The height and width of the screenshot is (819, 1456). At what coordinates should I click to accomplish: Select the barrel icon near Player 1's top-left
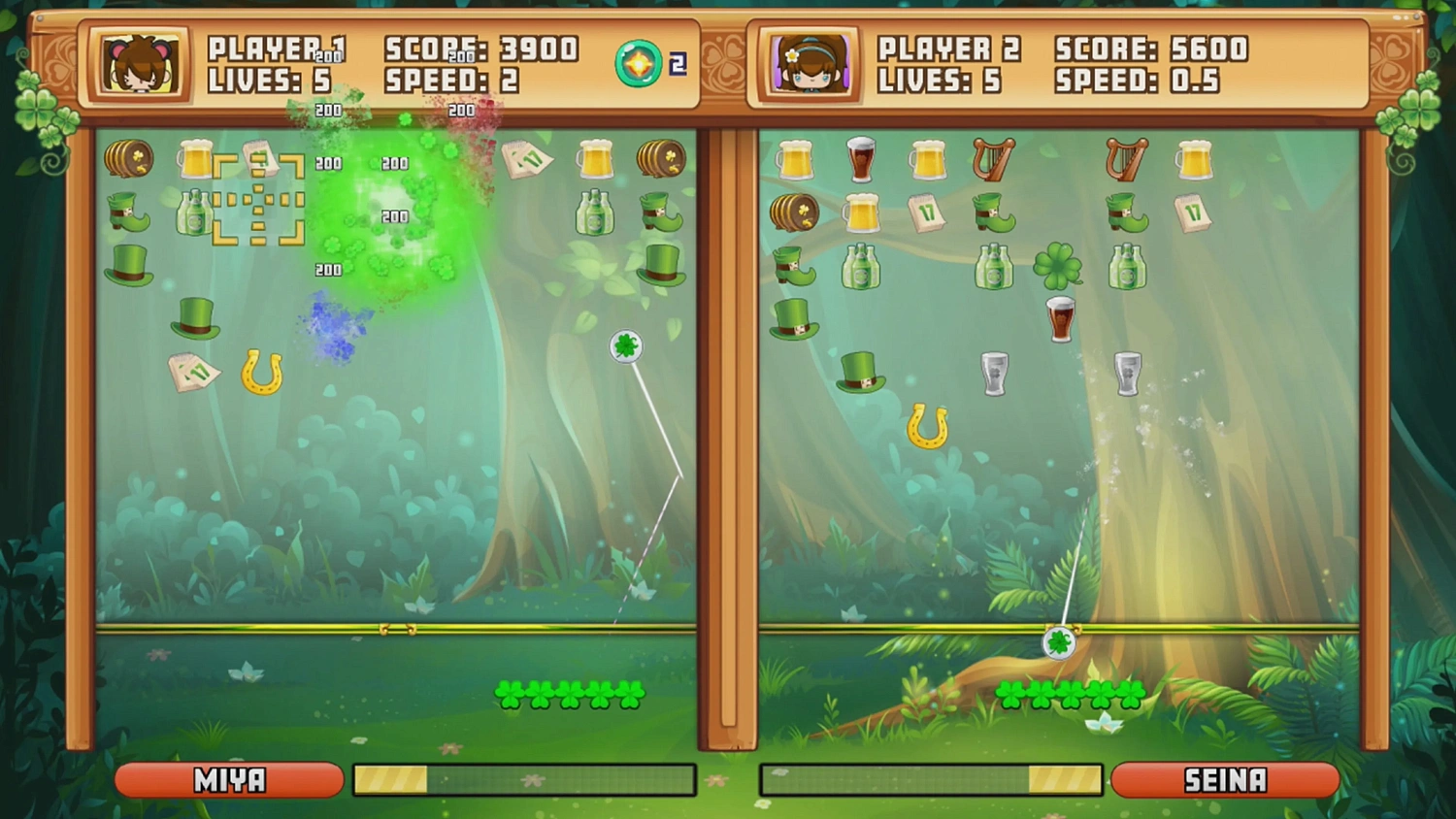click(131, 159)
